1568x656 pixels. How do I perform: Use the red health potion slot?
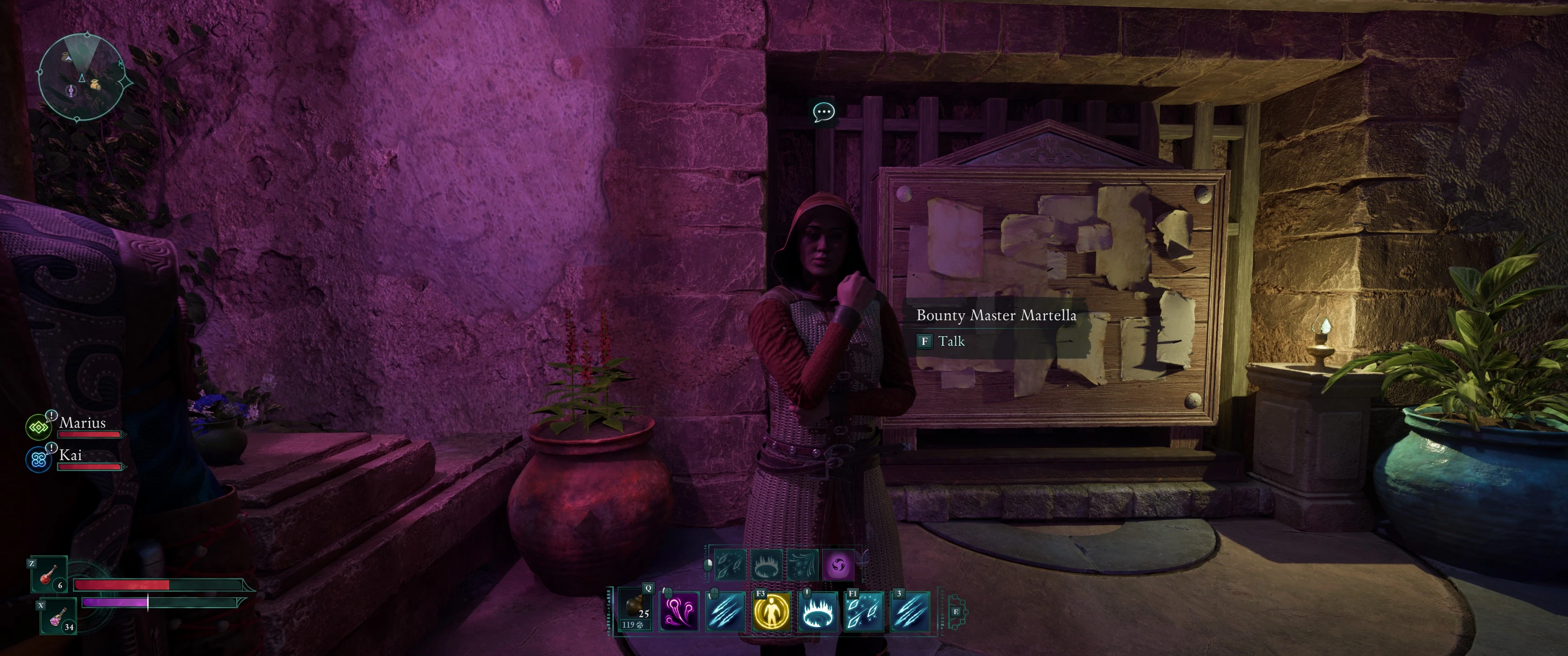pyautogui.click(x=49, y=575)
